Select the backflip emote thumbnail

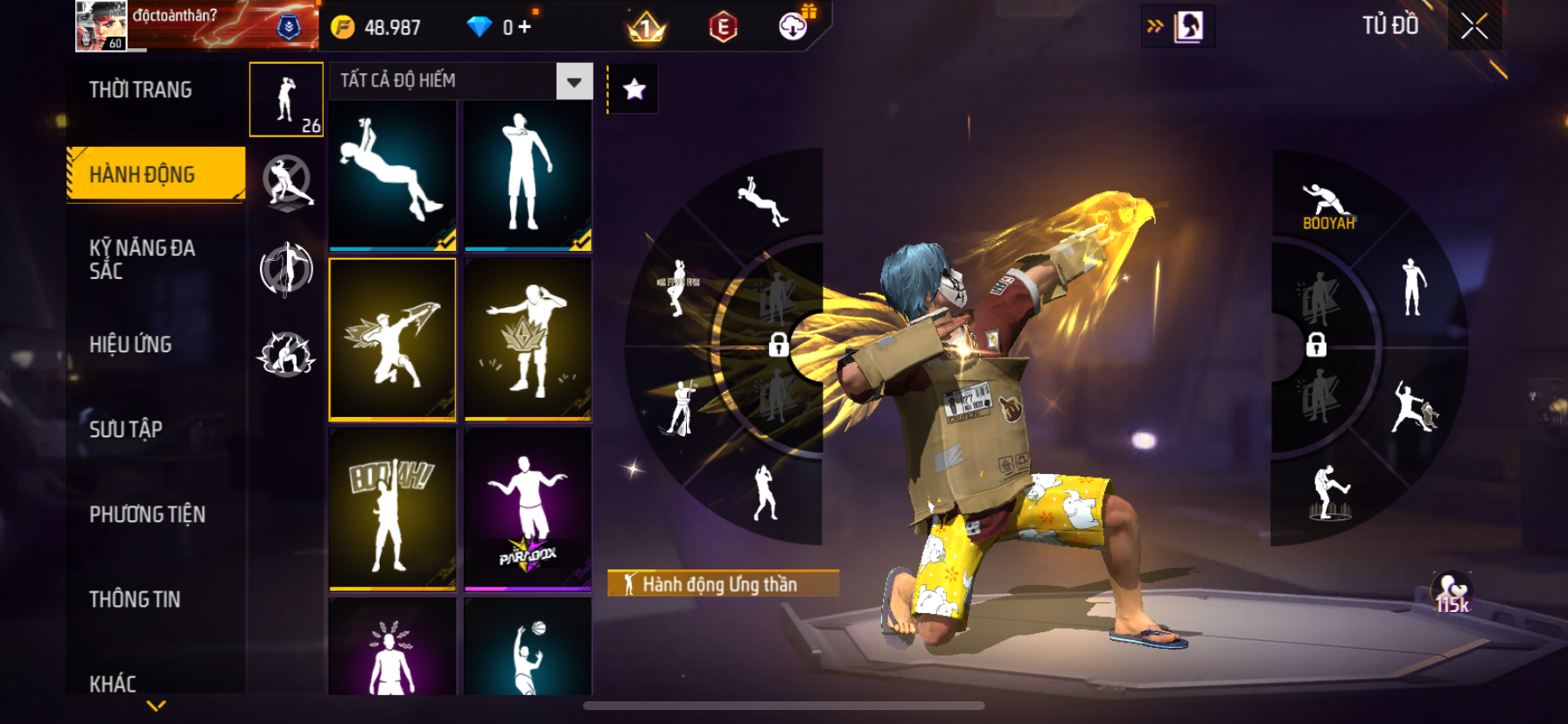coord(393,175)
